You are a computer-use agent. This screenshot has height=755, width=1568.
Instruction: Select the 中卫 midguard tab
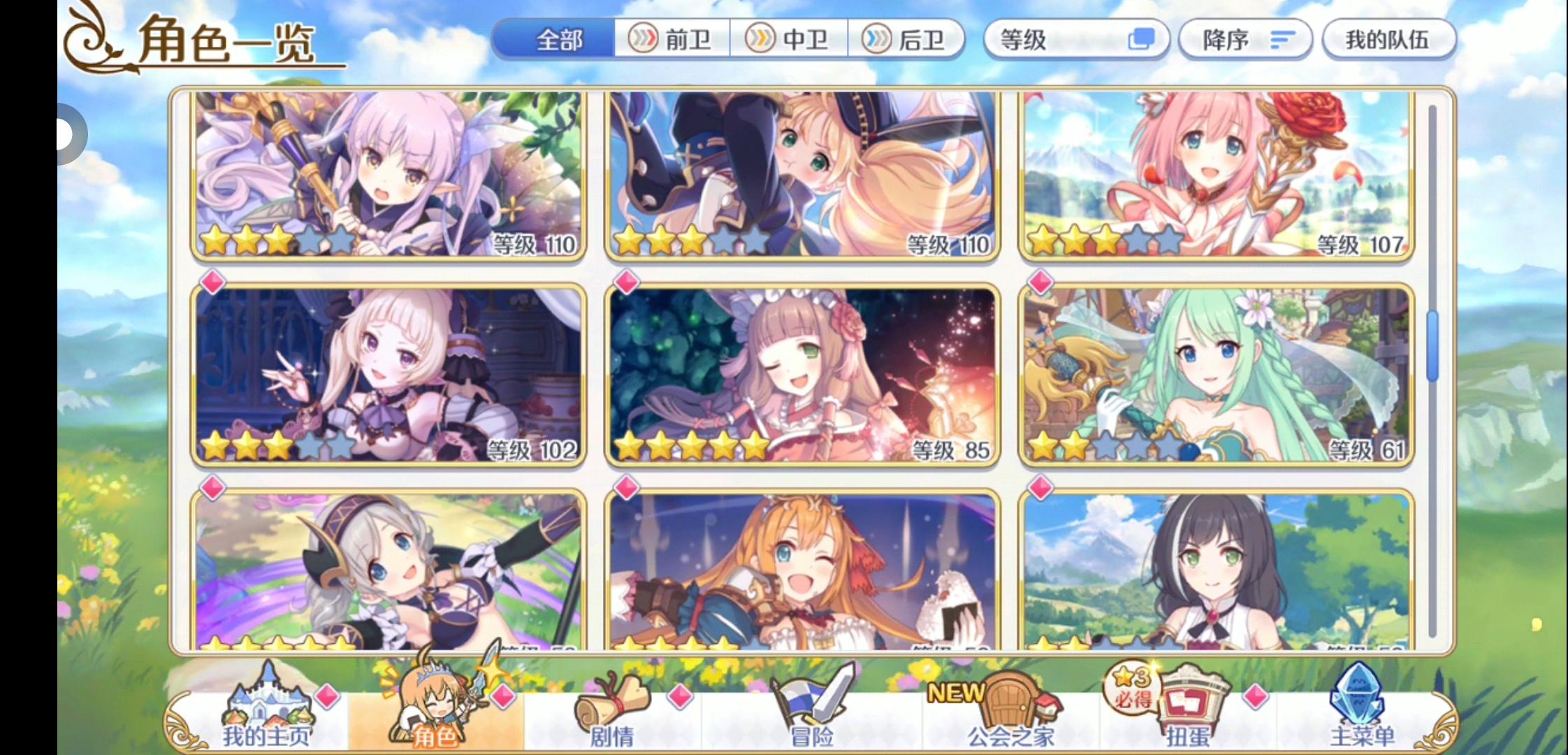tap(790, 40)
